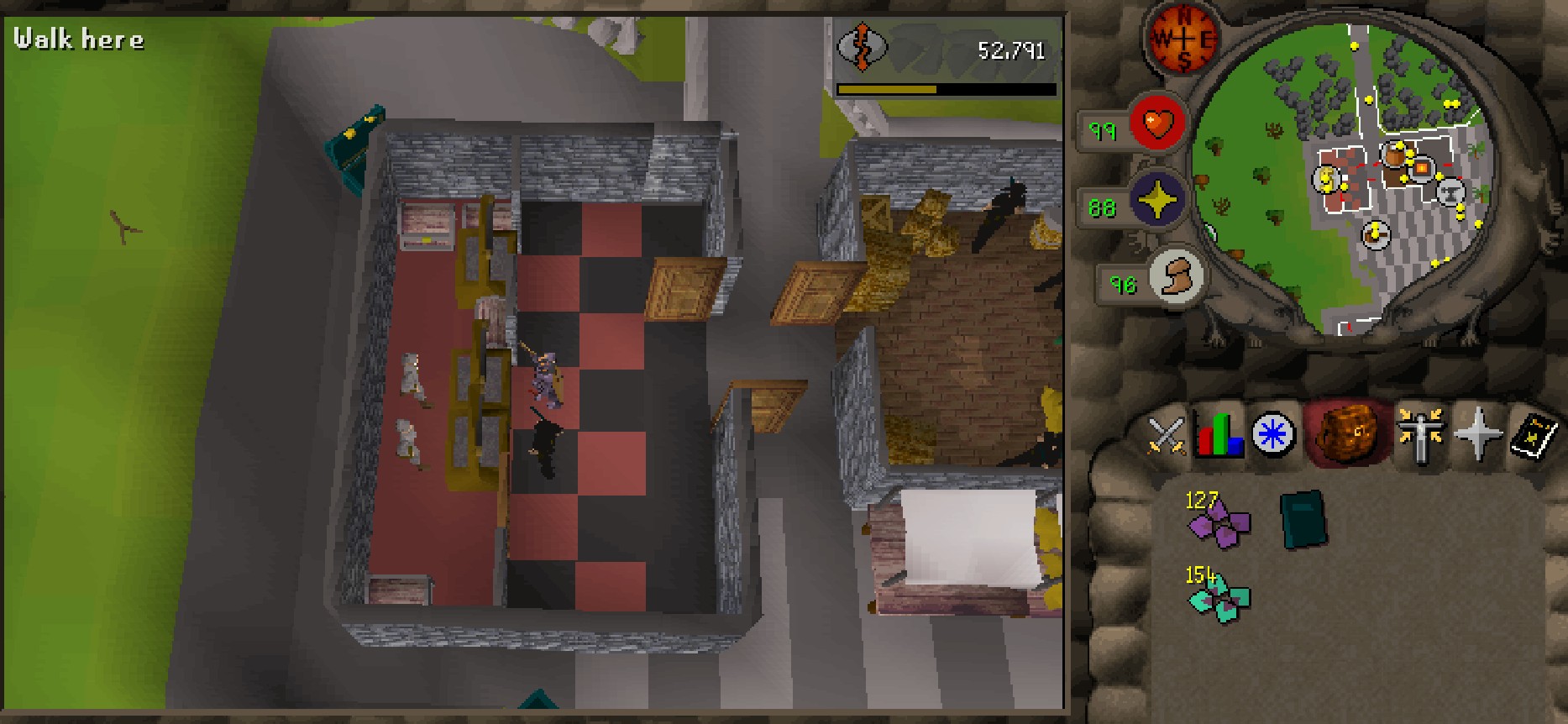Open the Quest list tab (blue star)
1568x724 pixels.
(x=1272, y=435)
